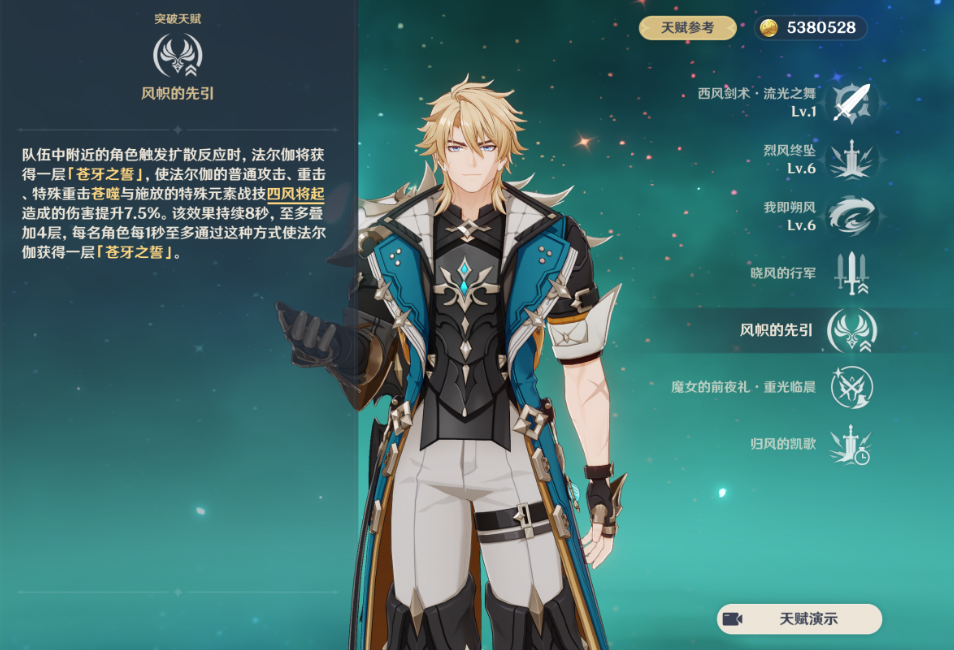Open the 归风的凯歌 passive talent

851,444
